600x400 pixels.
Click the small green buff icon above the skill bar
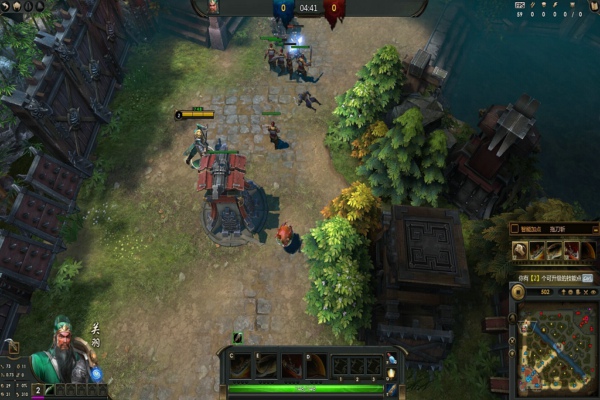point(238,338)
